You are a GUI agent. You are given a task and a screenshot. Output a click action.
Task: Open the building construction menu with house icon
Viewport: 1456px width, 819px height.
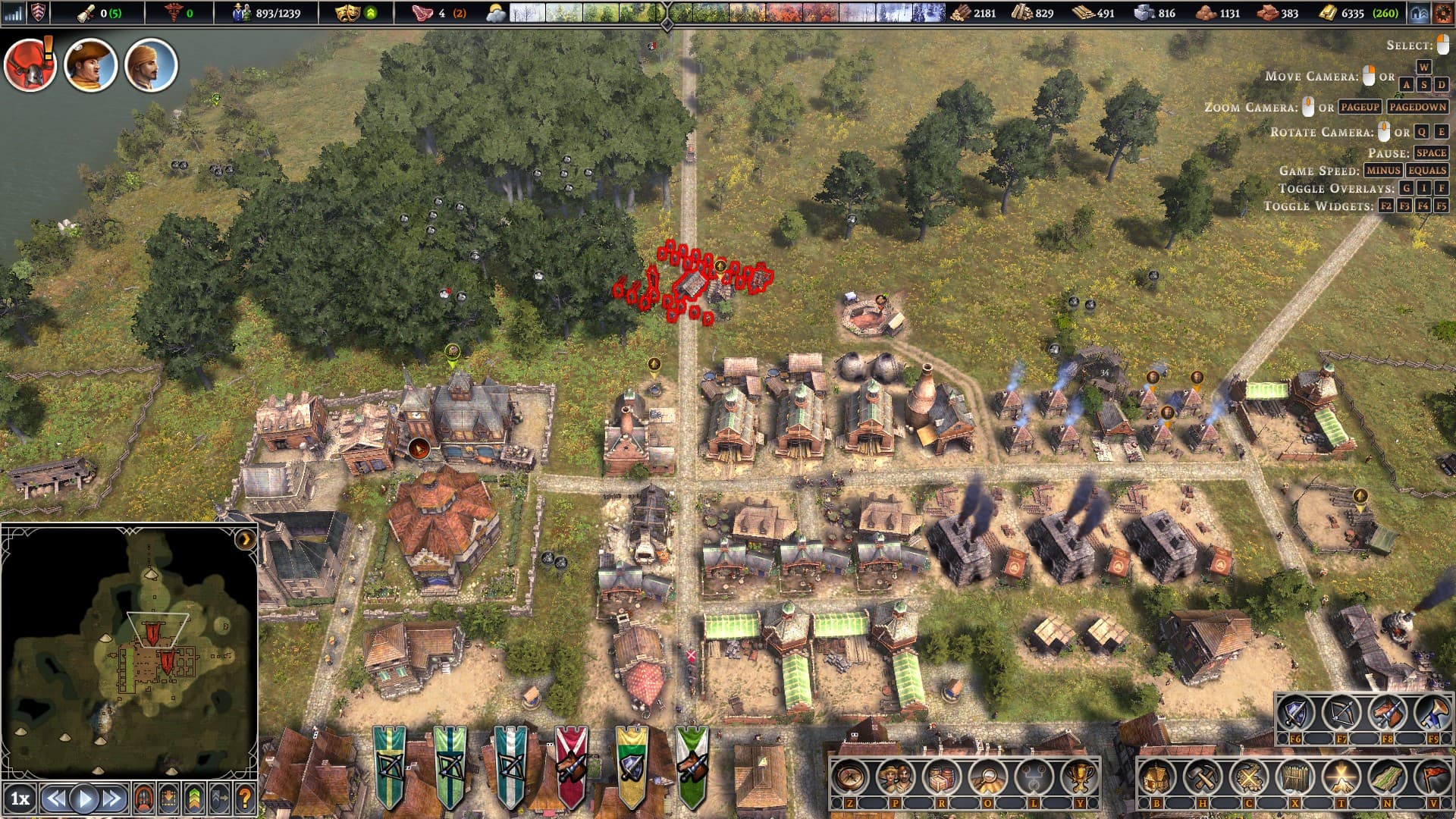[1156, 777]
